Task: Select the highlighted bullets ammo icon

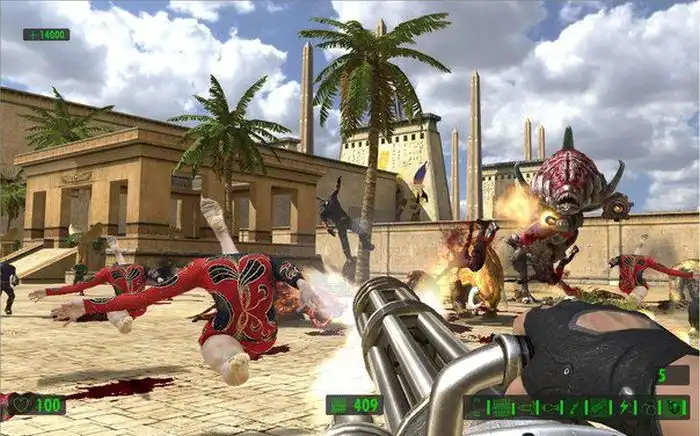Action: coord(501,407)
